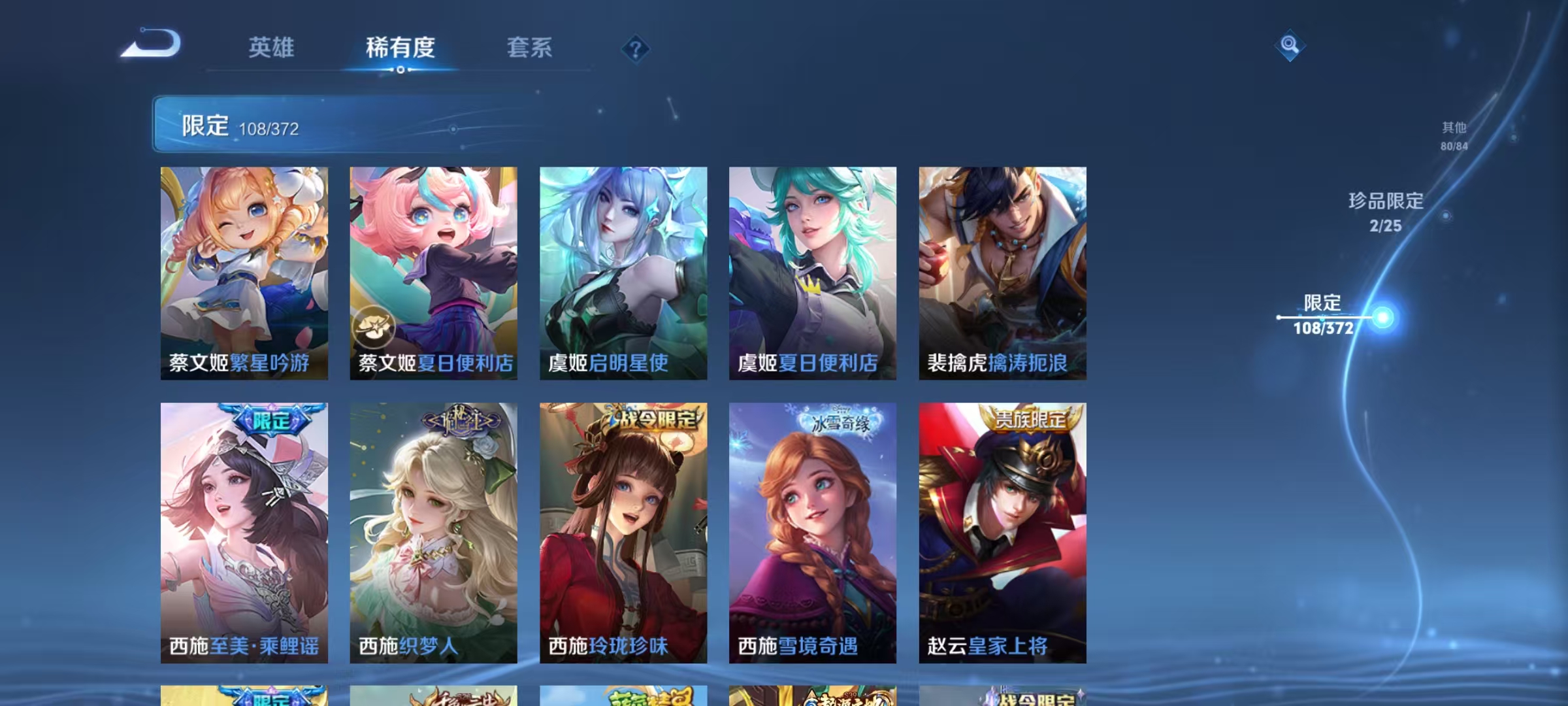Open the 虞姬夏日便利店 skin thumbnail
The width and height of the screenshot is (1568, 706).
pyautogui.click(x=812, y=275)
